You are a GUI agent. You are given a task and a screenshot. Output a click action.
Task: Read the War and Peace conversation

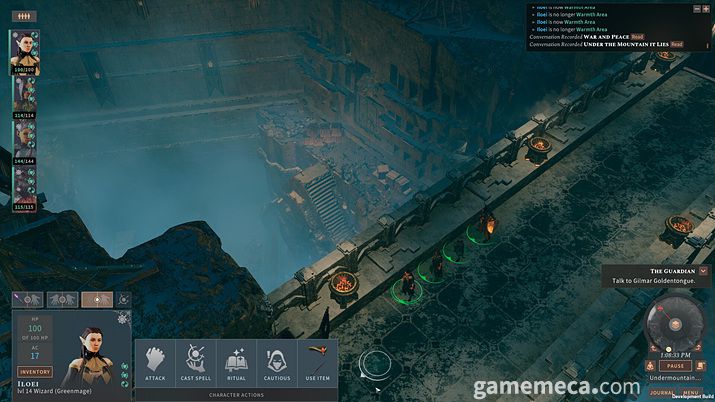(x=637, y=37)
